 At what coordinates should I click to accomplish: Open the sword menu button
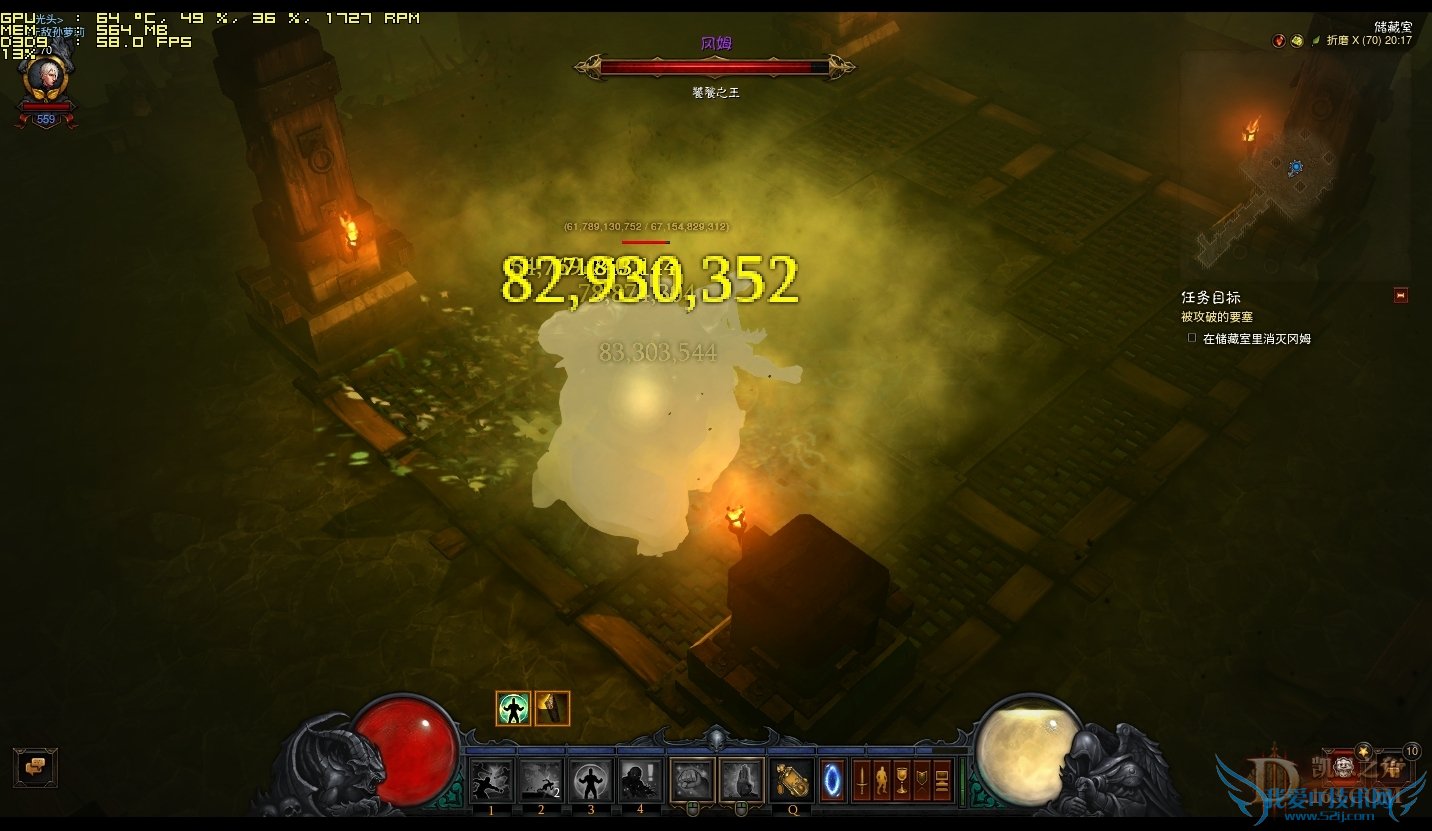[862, 780]
